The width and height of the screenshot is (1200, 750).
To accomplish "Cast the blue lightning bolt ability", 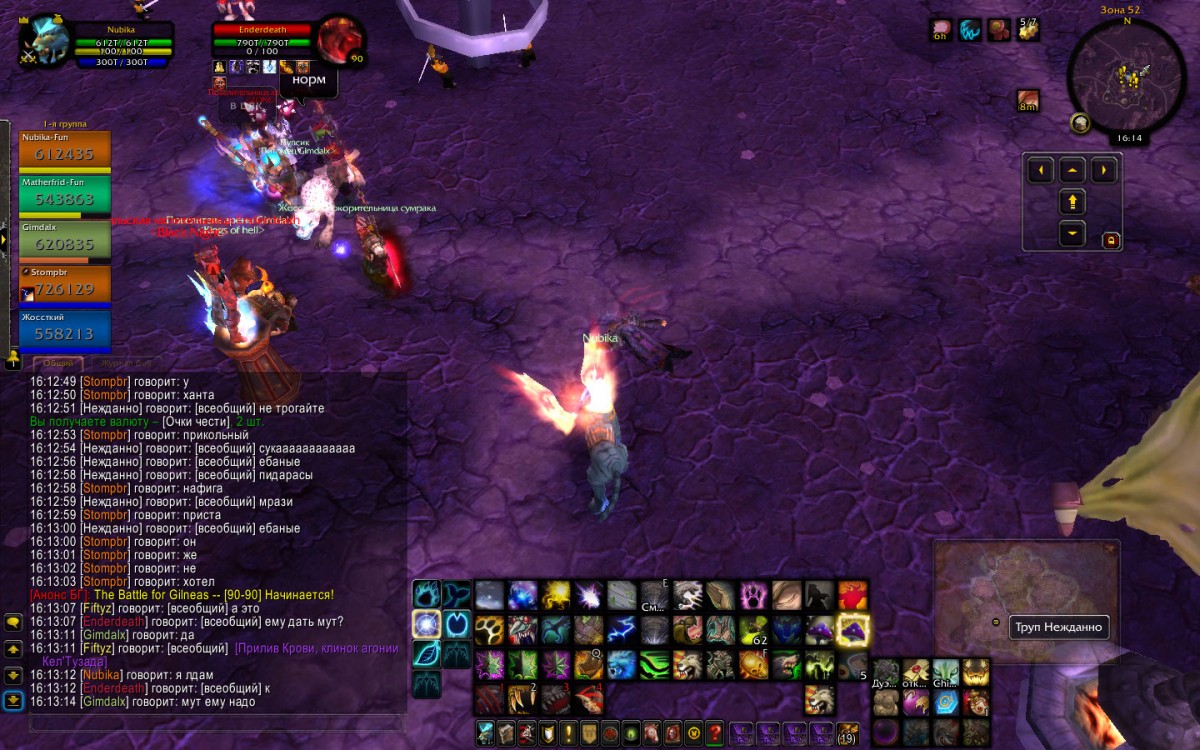I will [x=622, y=630].
